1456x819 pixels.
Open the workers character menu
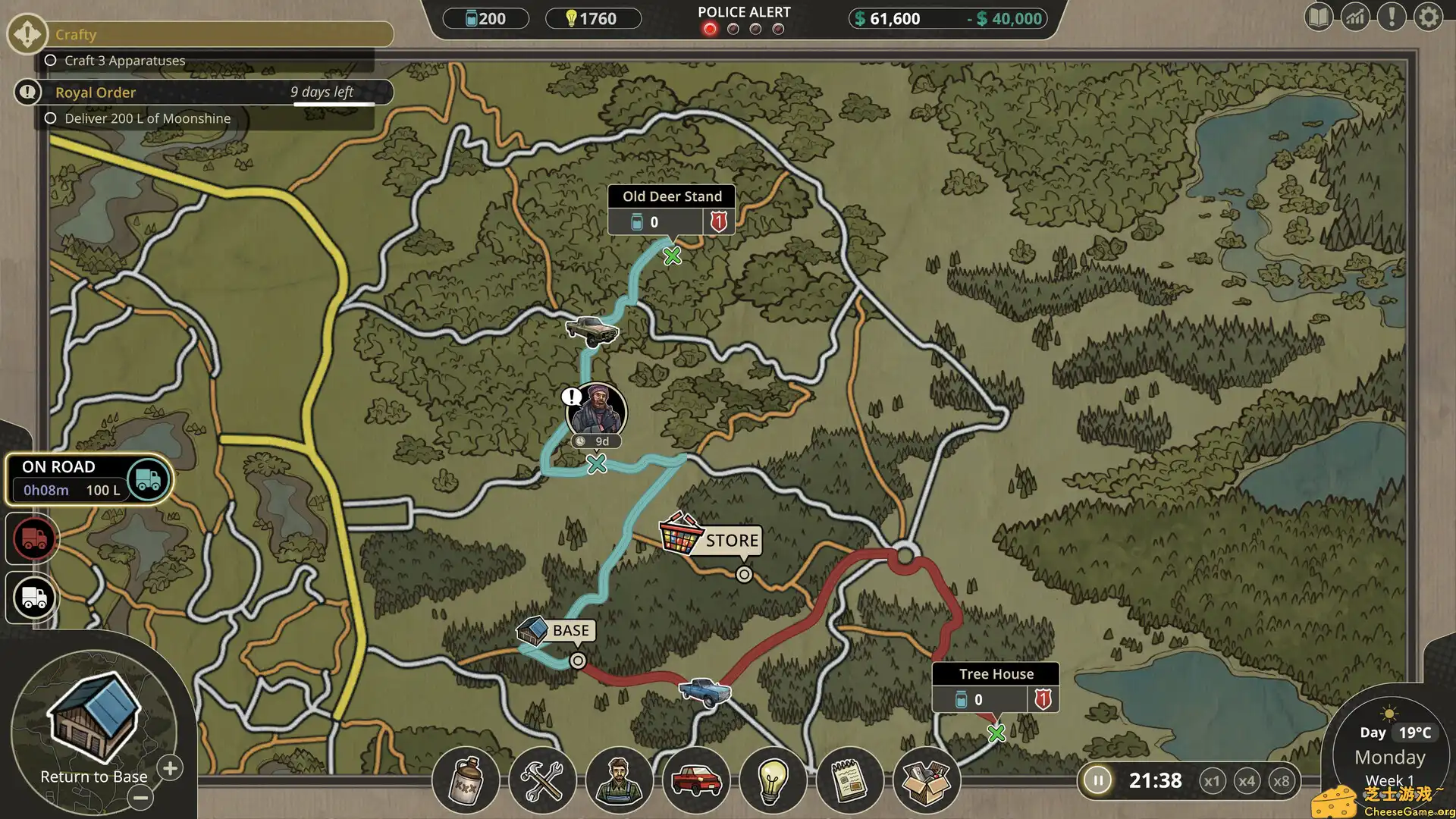[x=619, y=781]
